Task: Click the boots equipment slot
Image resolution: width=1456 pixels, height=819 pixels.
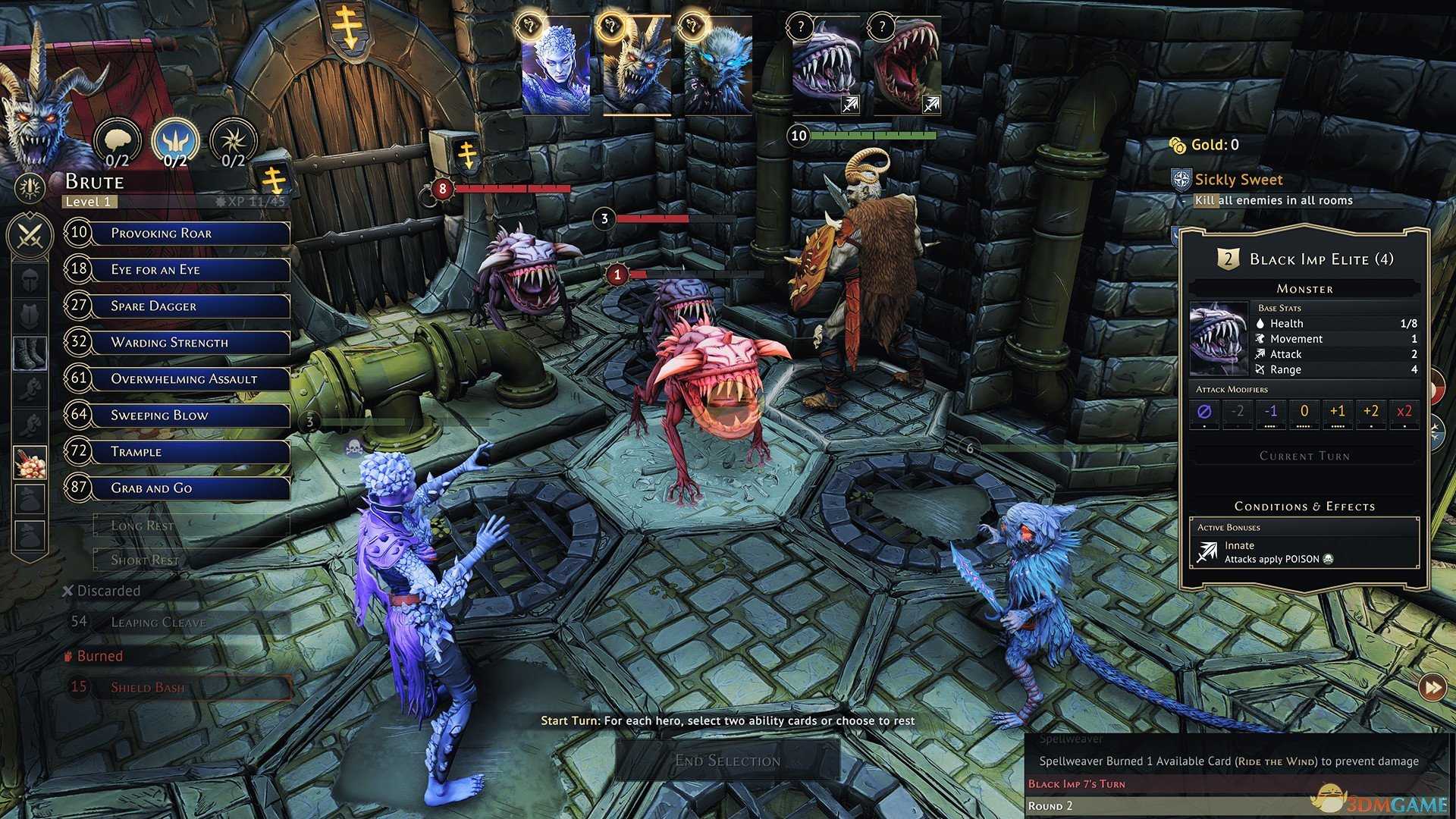Action: click(x=30, y=353)
